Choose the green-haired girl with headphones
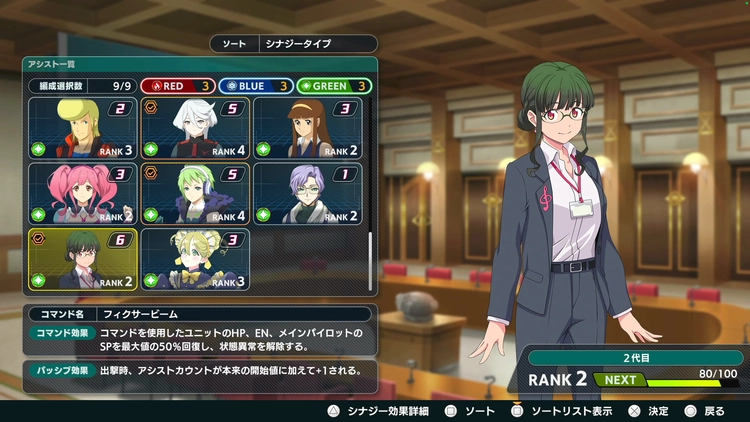This screenshot has width=750, height=422. point(194,193)
